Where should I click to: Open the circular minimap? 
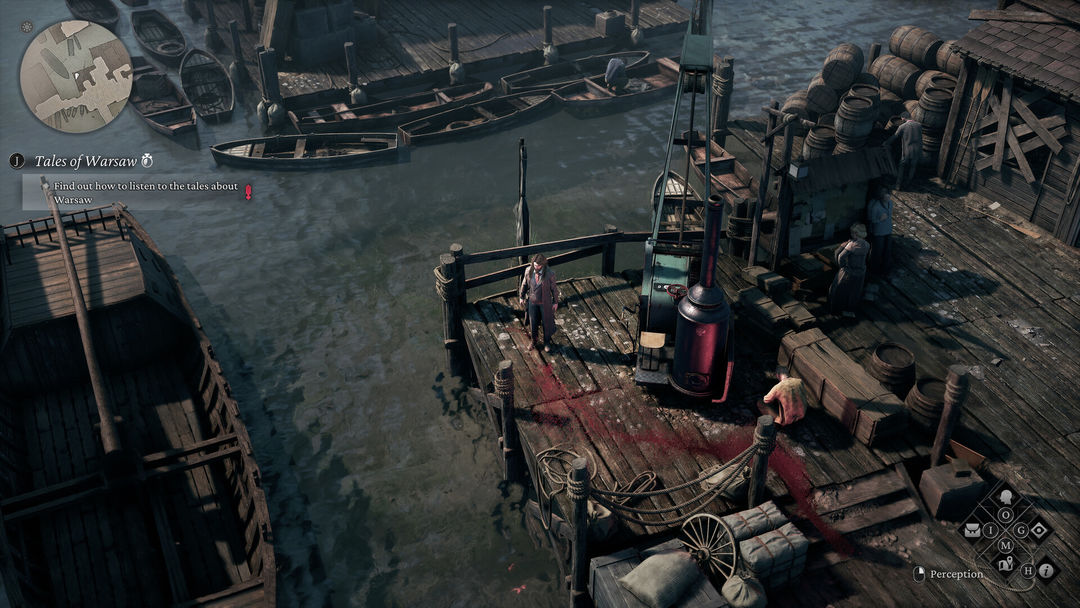(x=75, y=75)
